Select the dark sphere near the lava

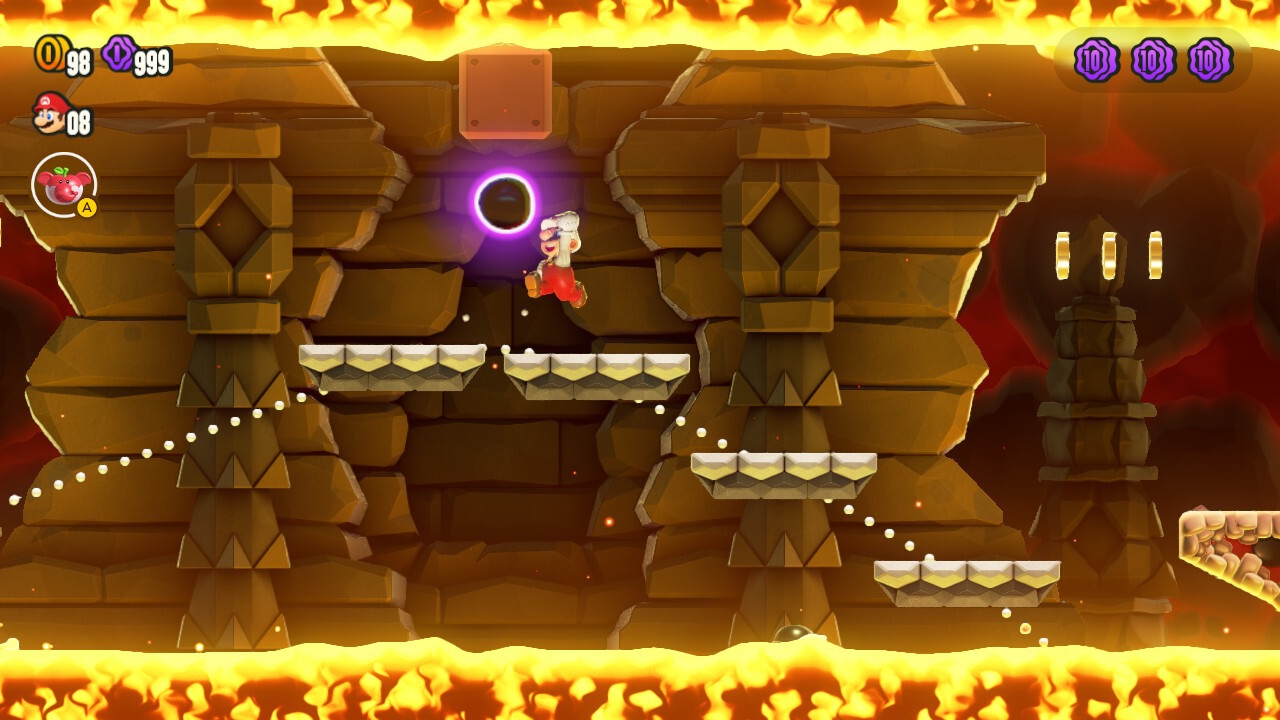pos(790,632)
